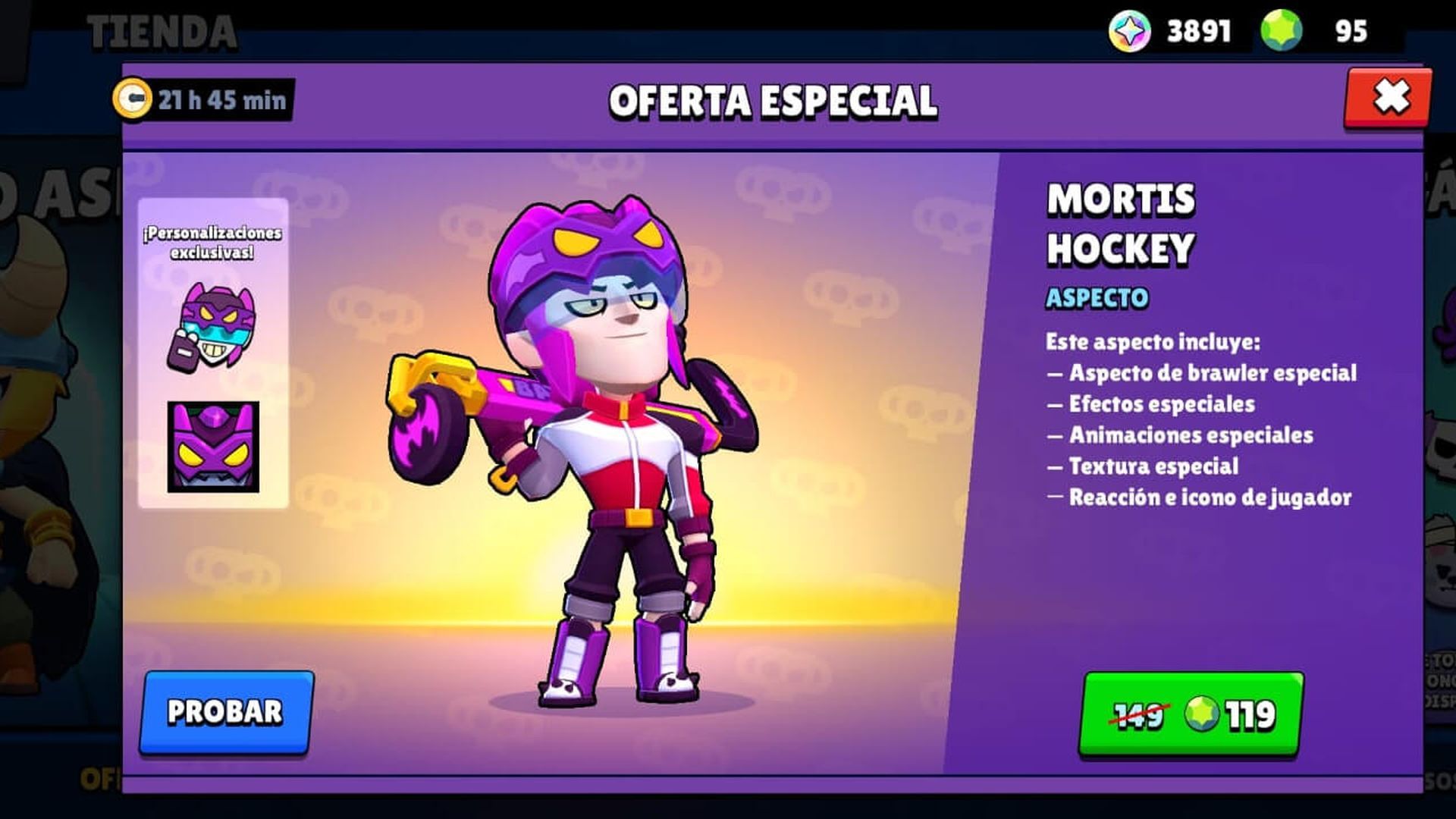
Task: Click the OFERTA ESPECIAL title banner
Action: (773, 101)
